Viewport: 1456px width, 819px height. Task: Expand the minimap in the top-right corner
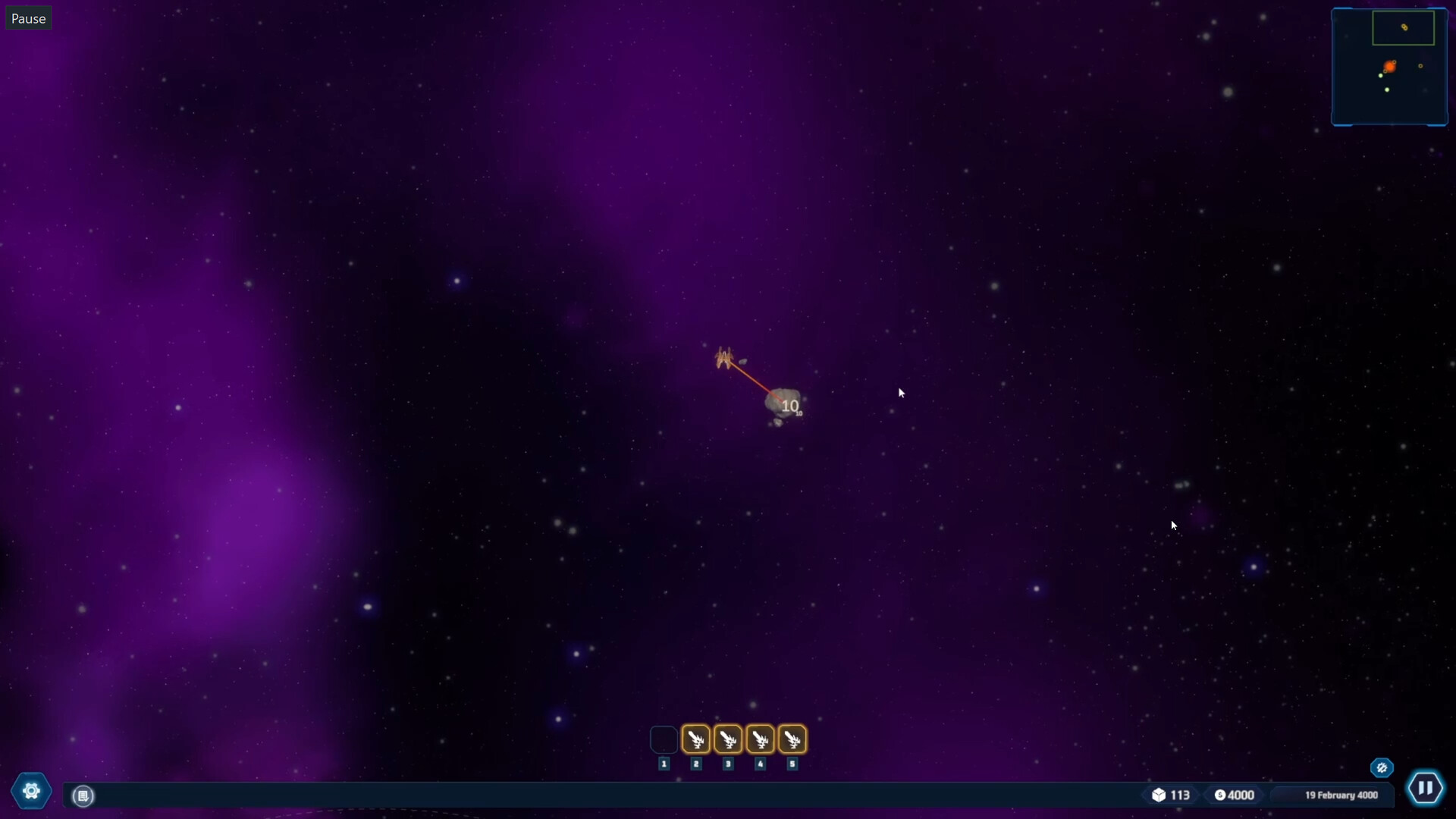(x=1391, y=67)
